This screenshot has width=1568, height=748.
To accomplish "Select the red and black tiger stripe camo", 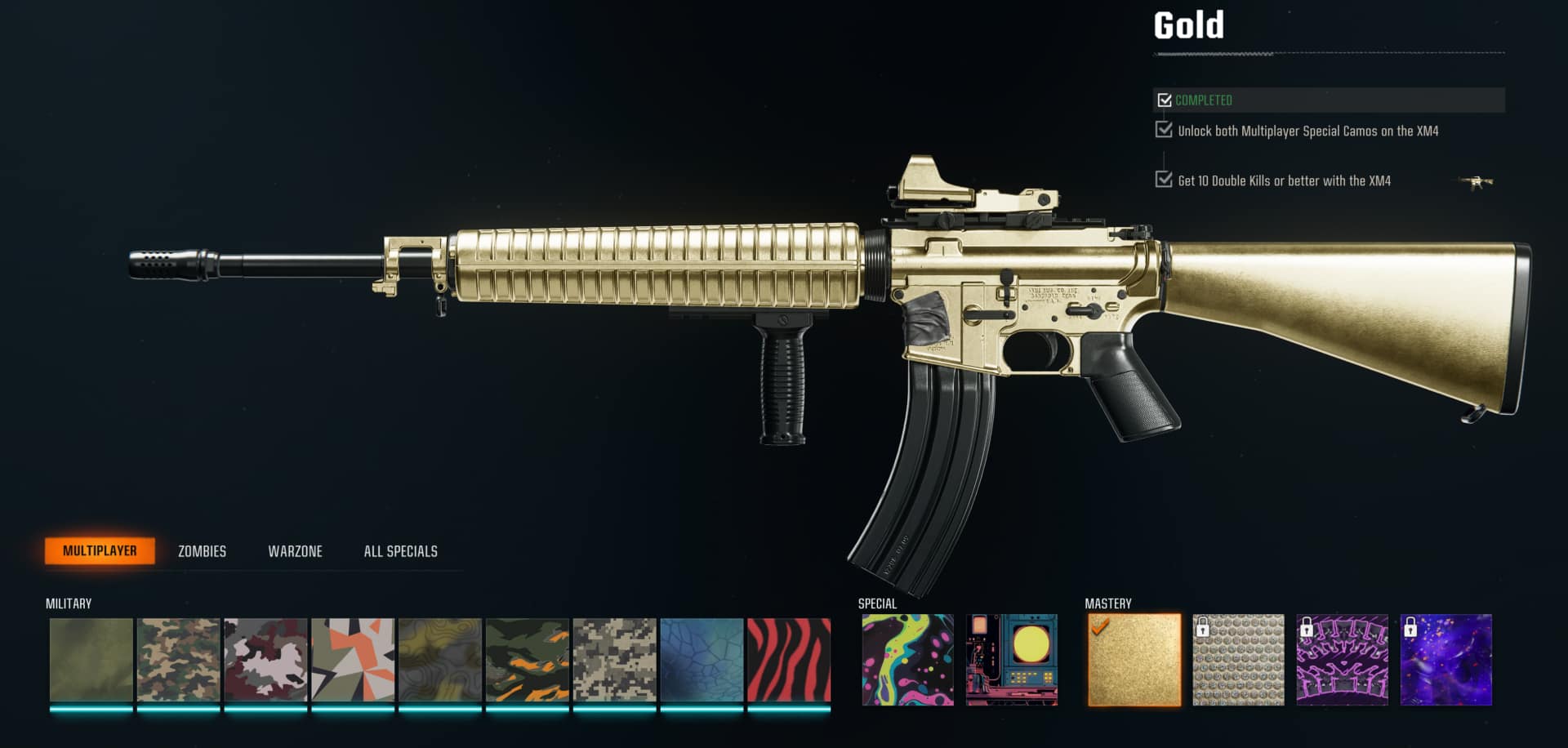I will [x=789, y=660].
